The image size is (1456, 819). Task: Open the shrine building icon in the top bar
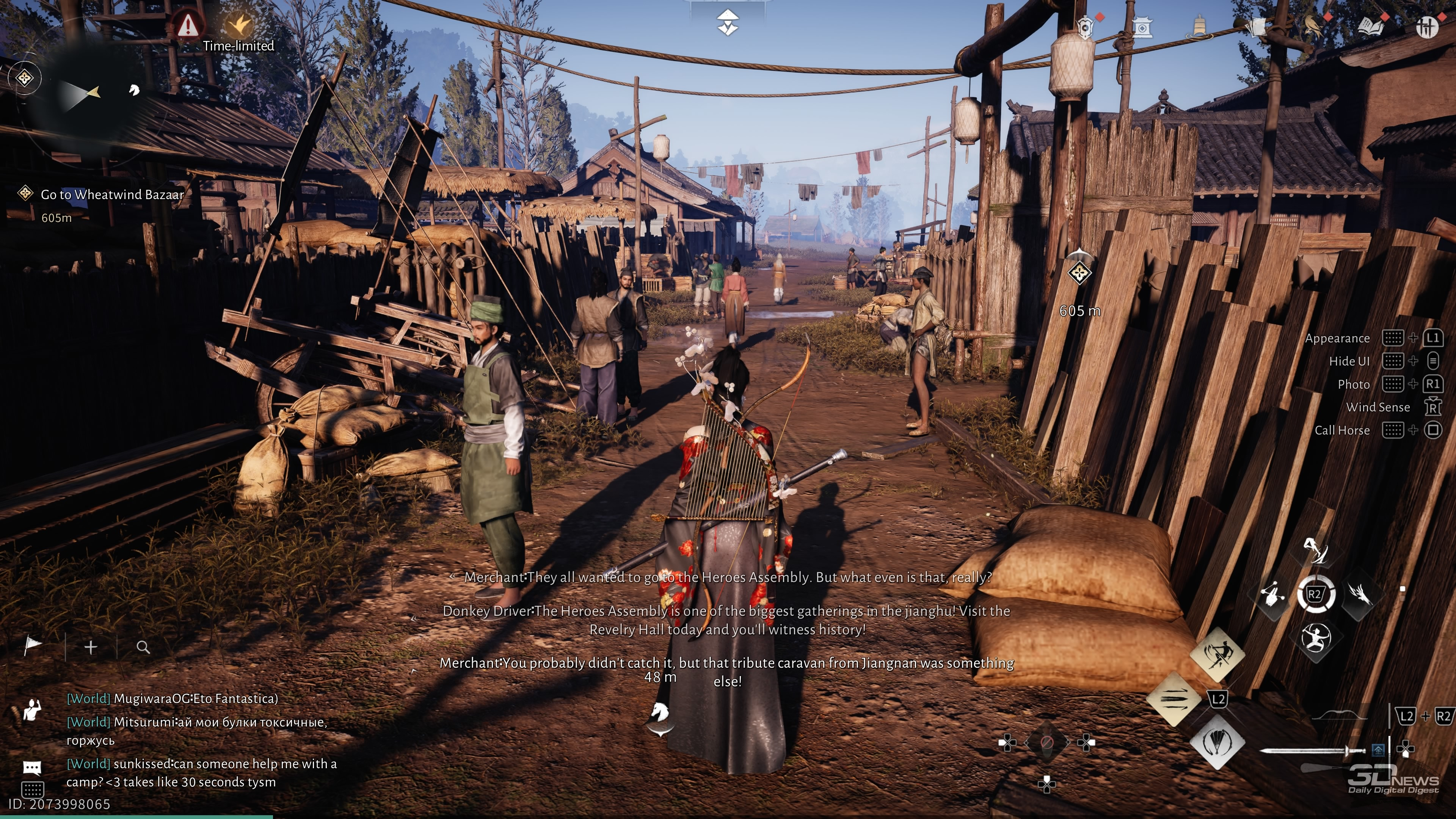coord(1142,27)
